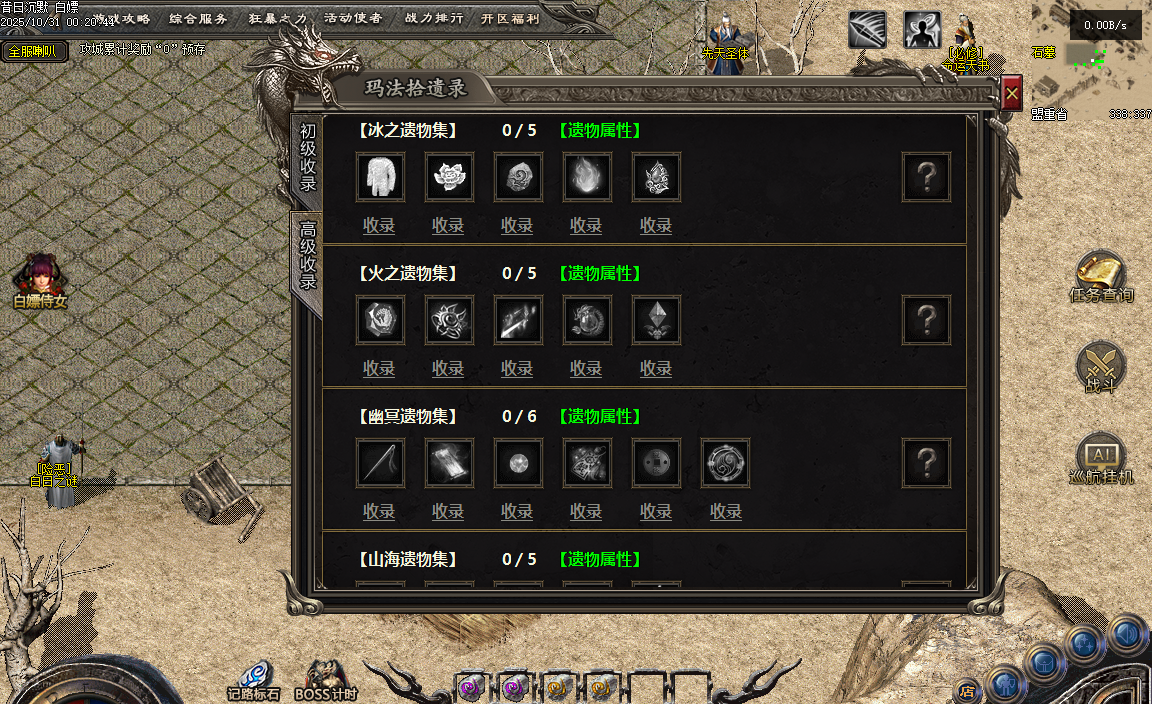The image size is (1152, 704).
Task: Show 遗物属性 for the 冰之遗物集
Action: coord(599,130)
